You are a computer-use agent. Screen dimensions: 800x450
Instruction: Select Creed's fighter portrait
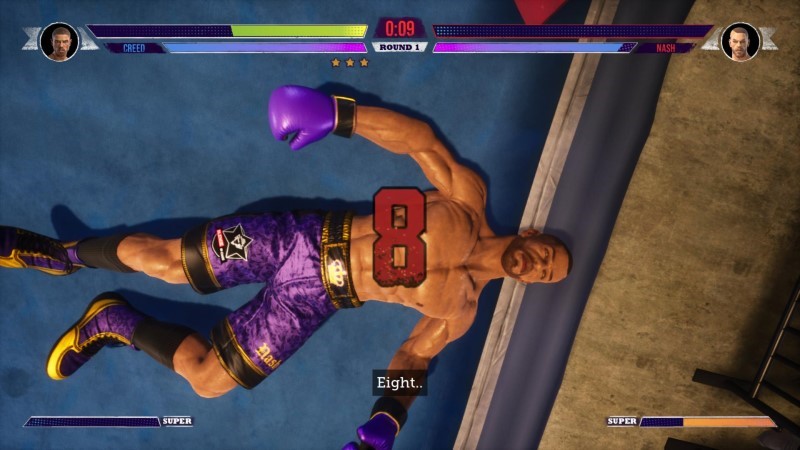(59, 41)
